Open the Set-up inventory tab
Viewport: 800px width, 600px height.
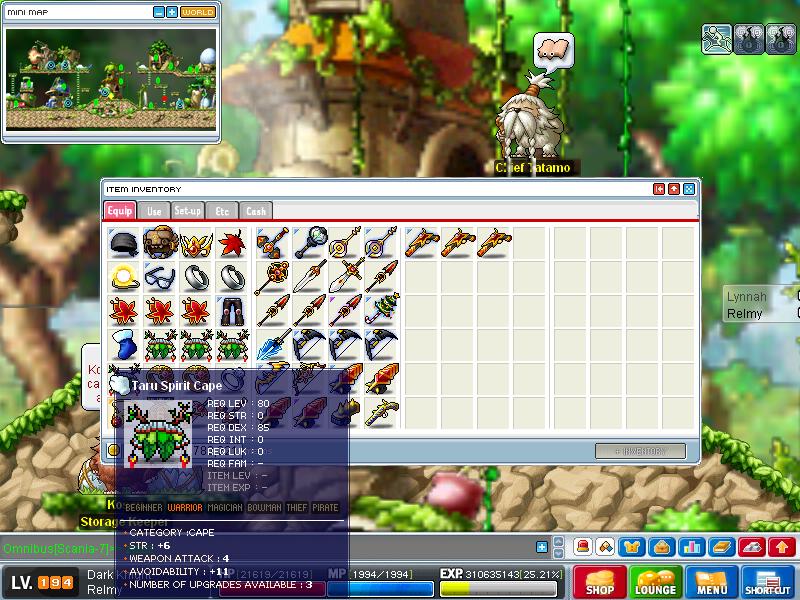[x=188, y=211]
